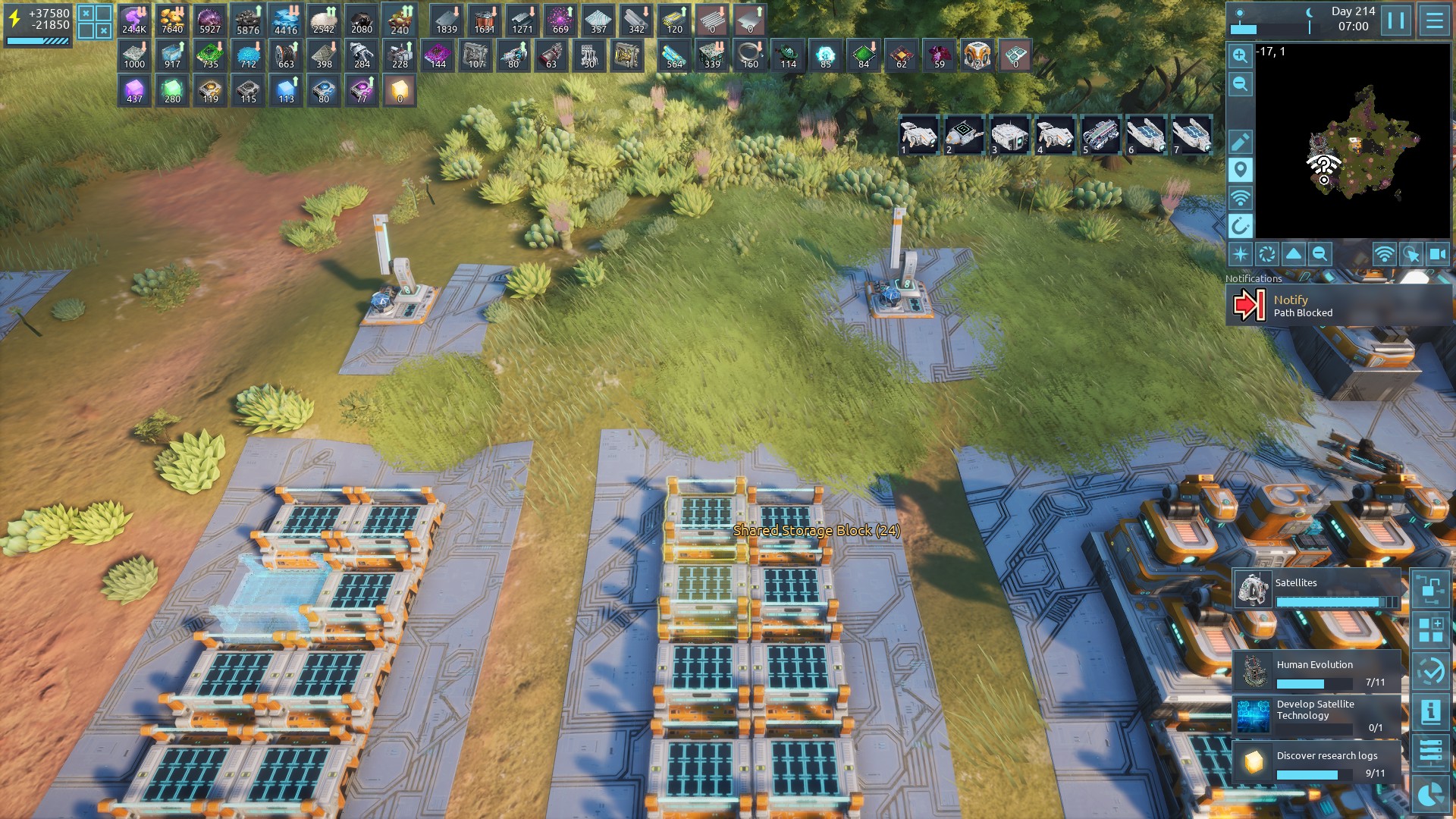Zoom in the minimap with magnifier plus

click(x=1240, y=55)
